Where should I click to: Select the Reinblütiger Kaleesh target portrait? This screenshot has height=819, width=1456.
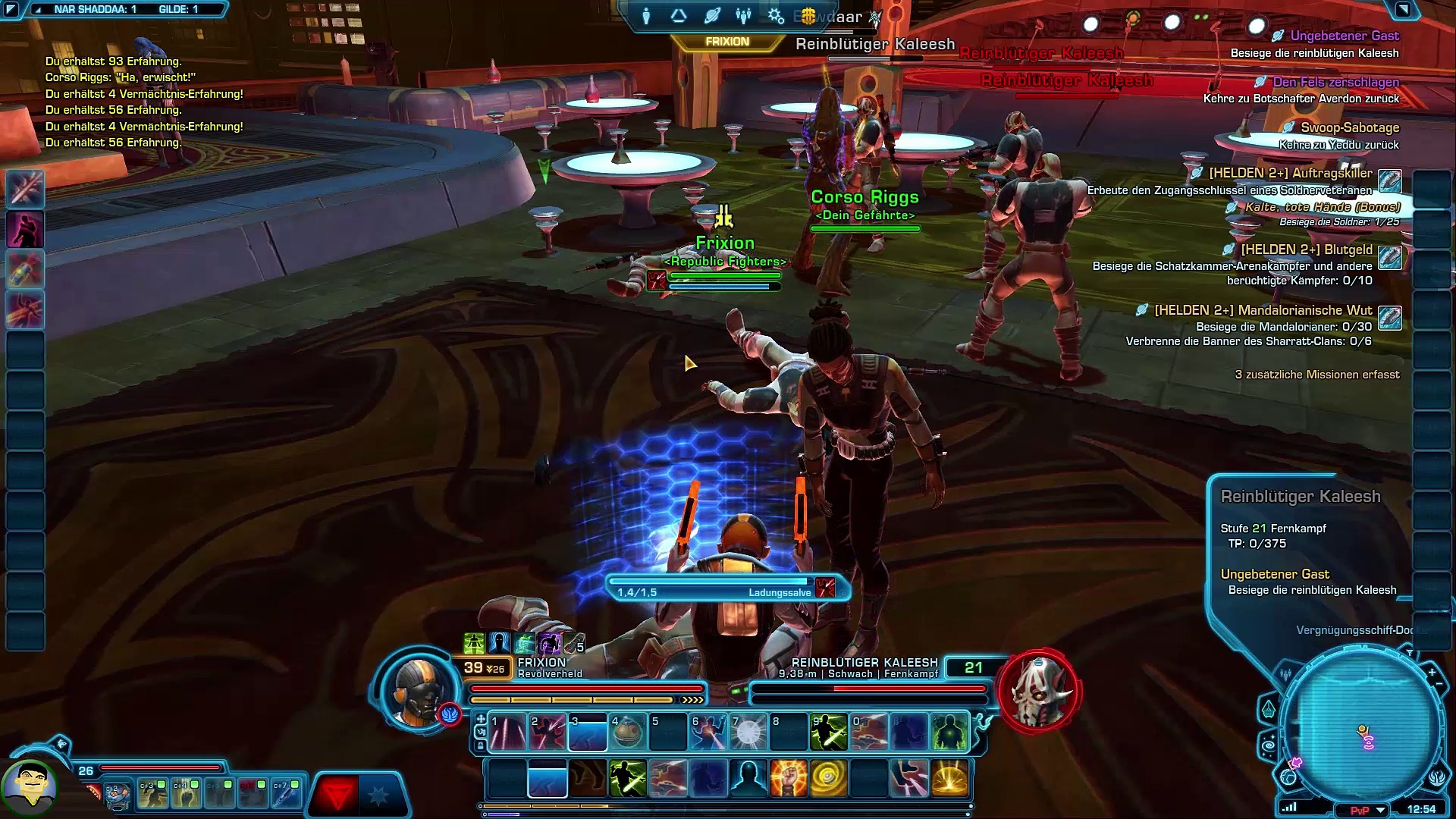click(x=1040, y=690)
